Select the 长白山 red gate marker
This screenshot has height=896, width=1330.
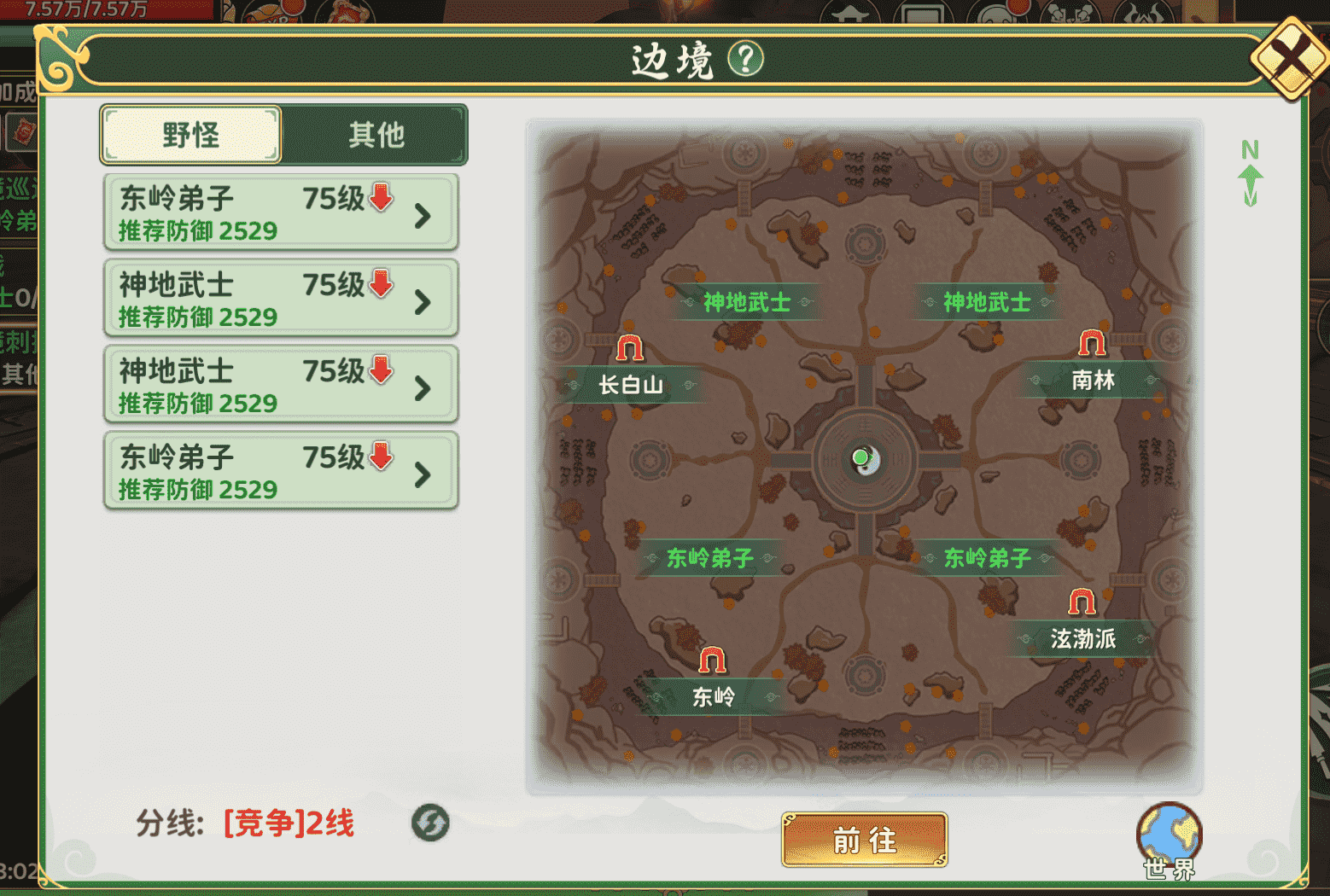coord(629,347)
